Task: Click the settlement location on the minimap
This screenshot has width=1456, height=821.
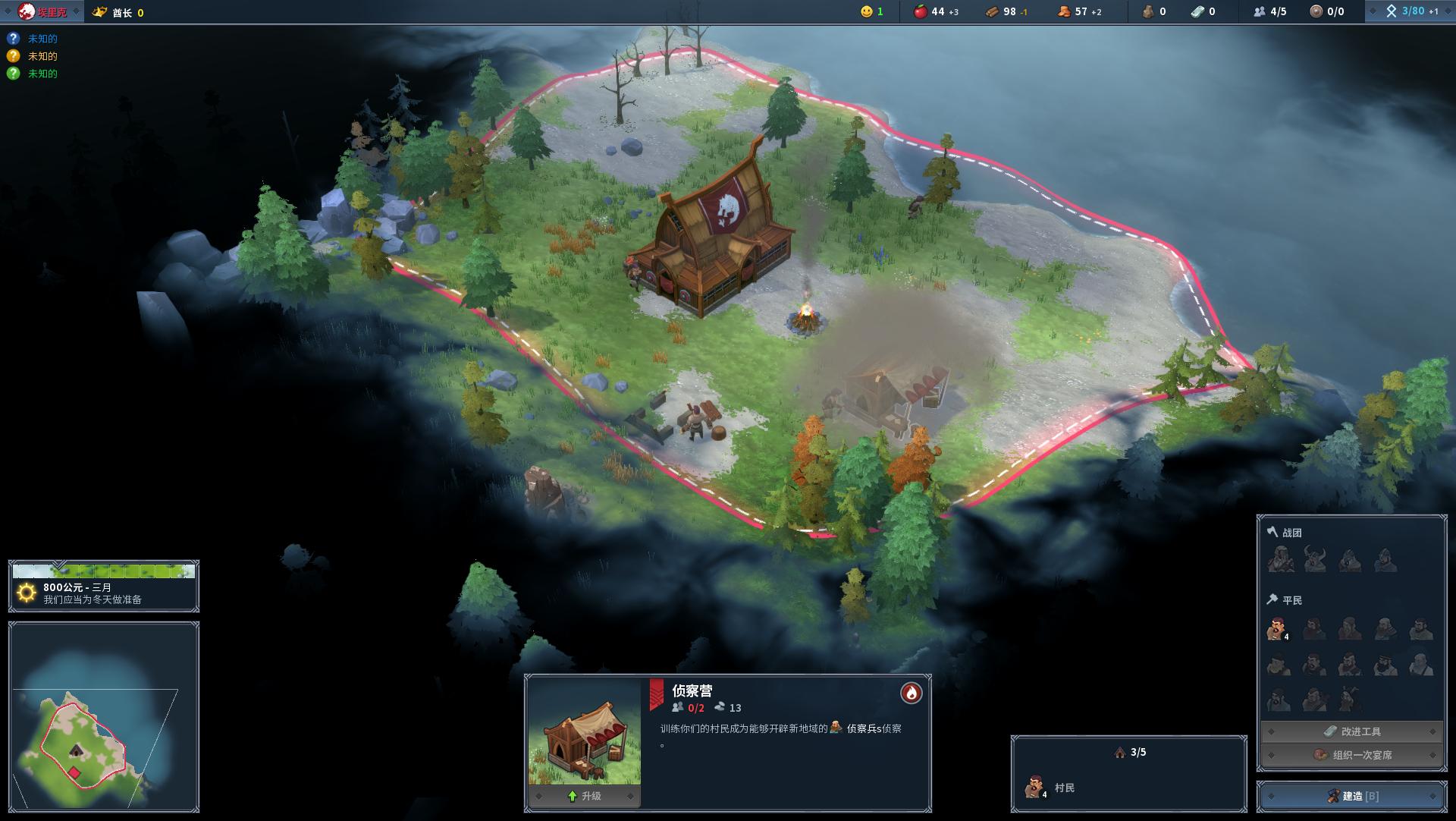Action: pos(76,750)
